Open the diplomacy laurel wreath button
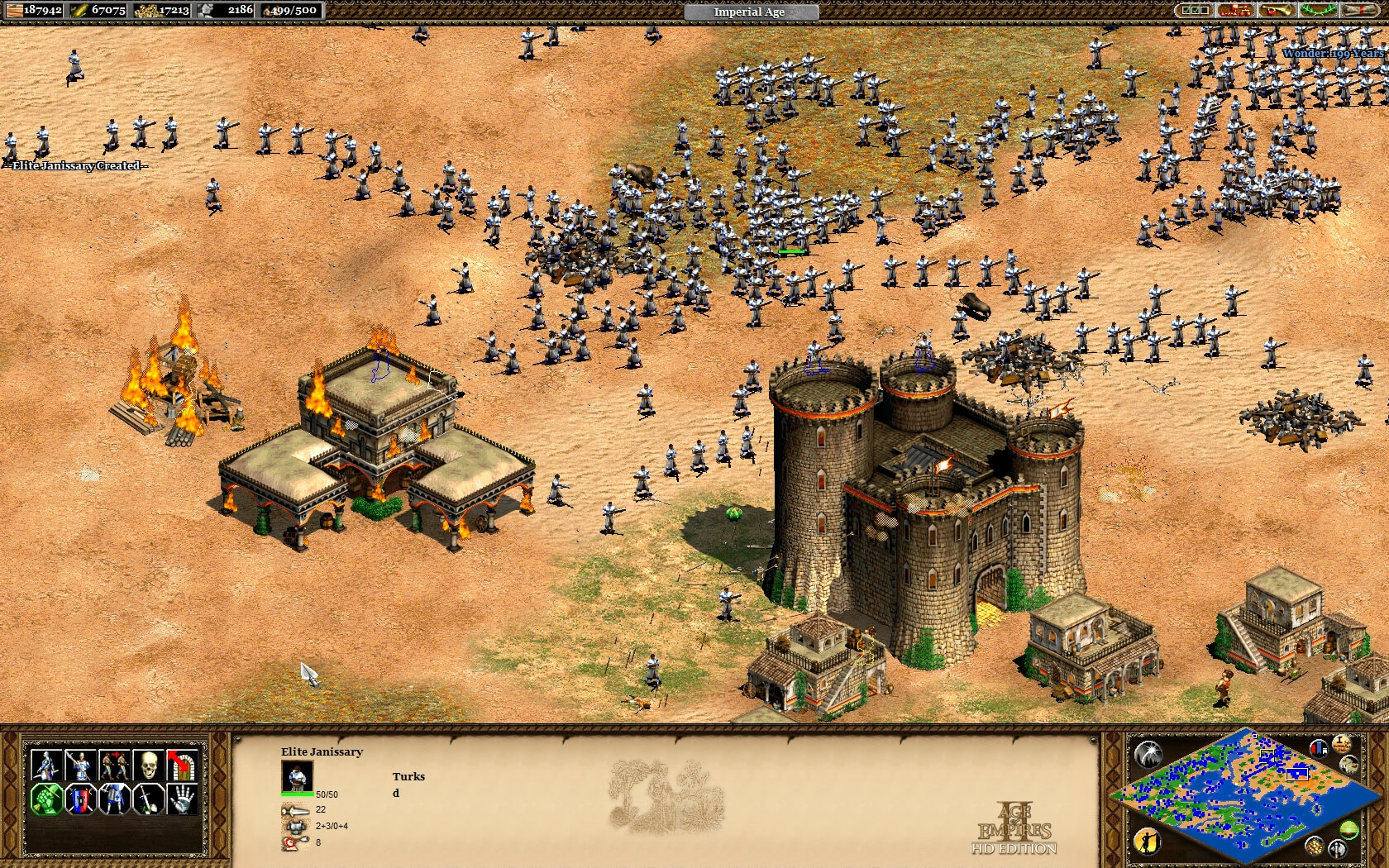Image resolution: width=1389 pixels, height=868 pixels. point(1318,11)
